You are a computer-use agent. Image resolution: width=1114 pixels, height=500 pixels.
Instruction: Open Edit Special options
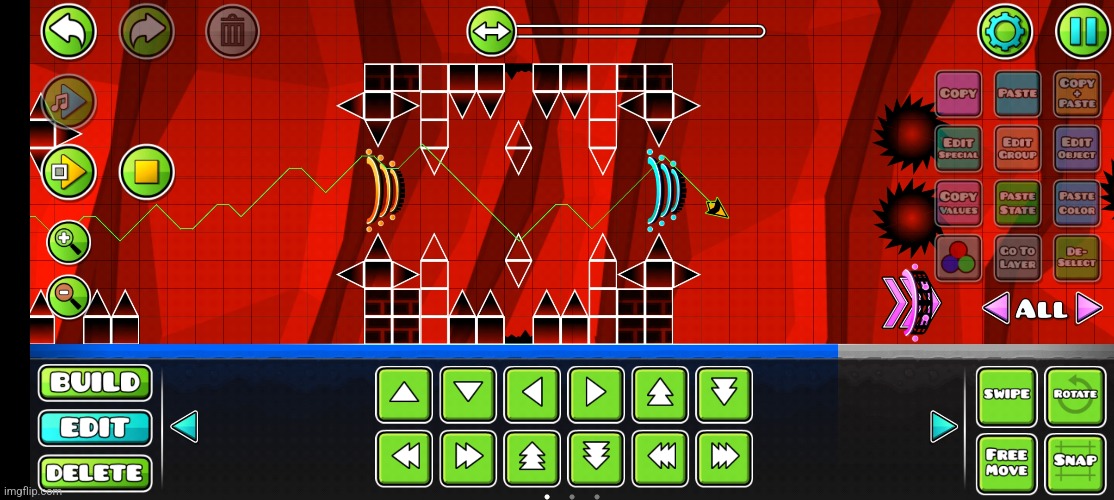pyautogui.click(x=958, y=149)
